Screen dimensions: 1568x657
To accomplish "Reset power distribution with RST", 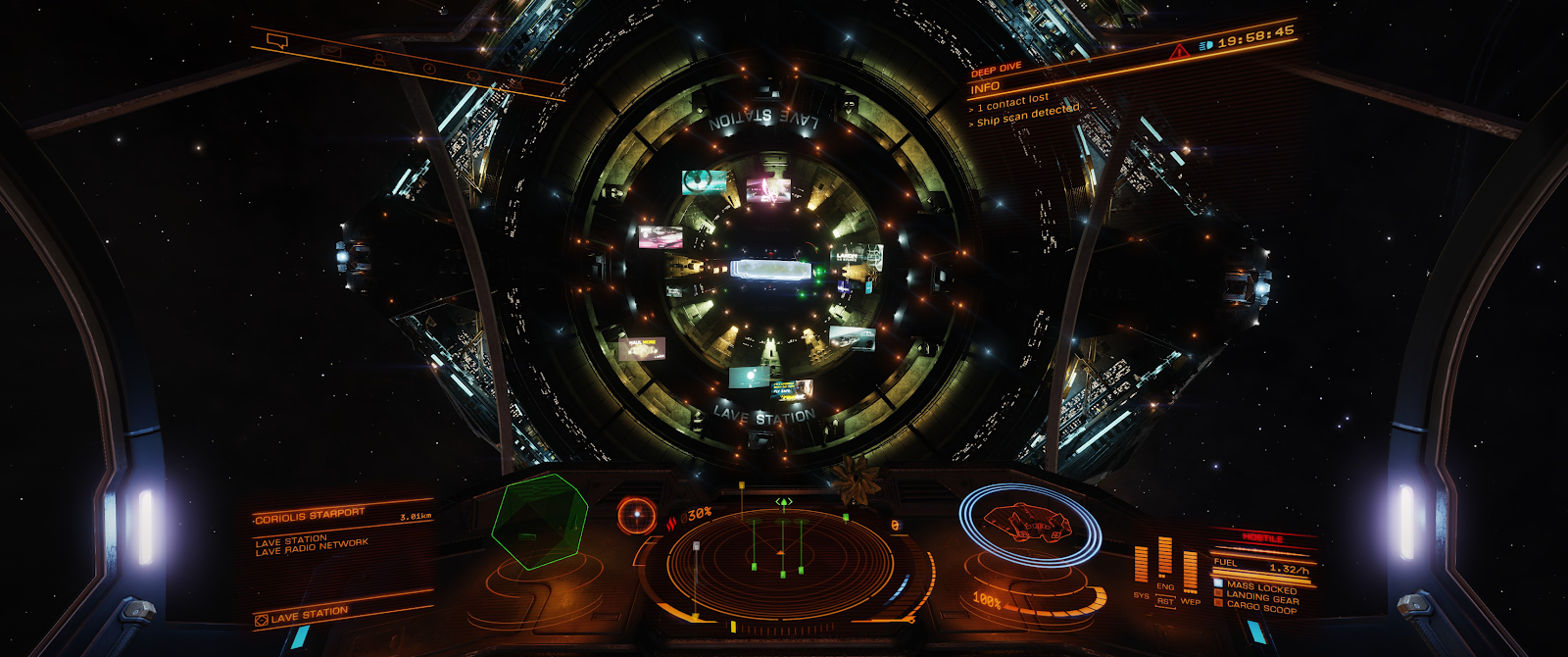I will click(1165, 601).
